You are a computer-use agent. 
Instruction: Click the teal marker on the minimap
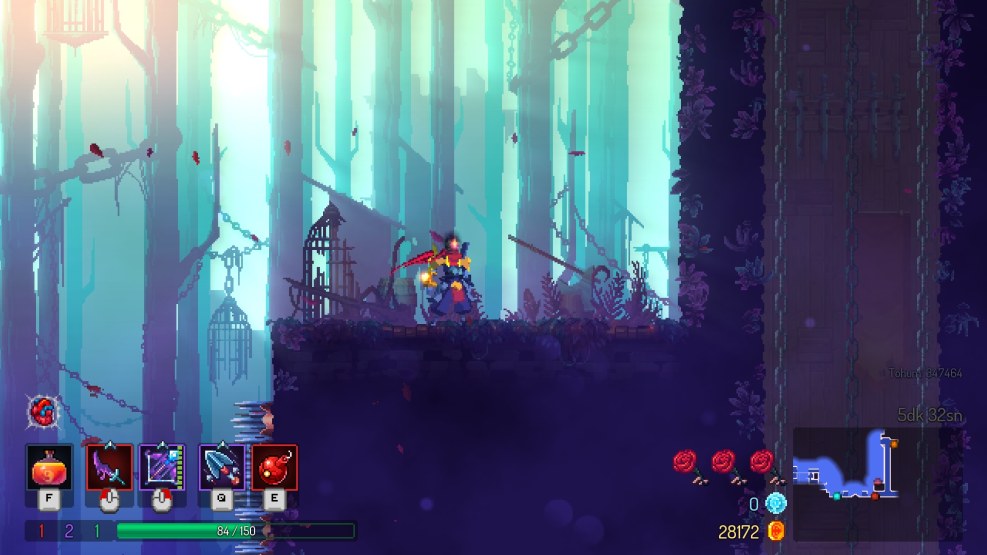tap(837, 495)
